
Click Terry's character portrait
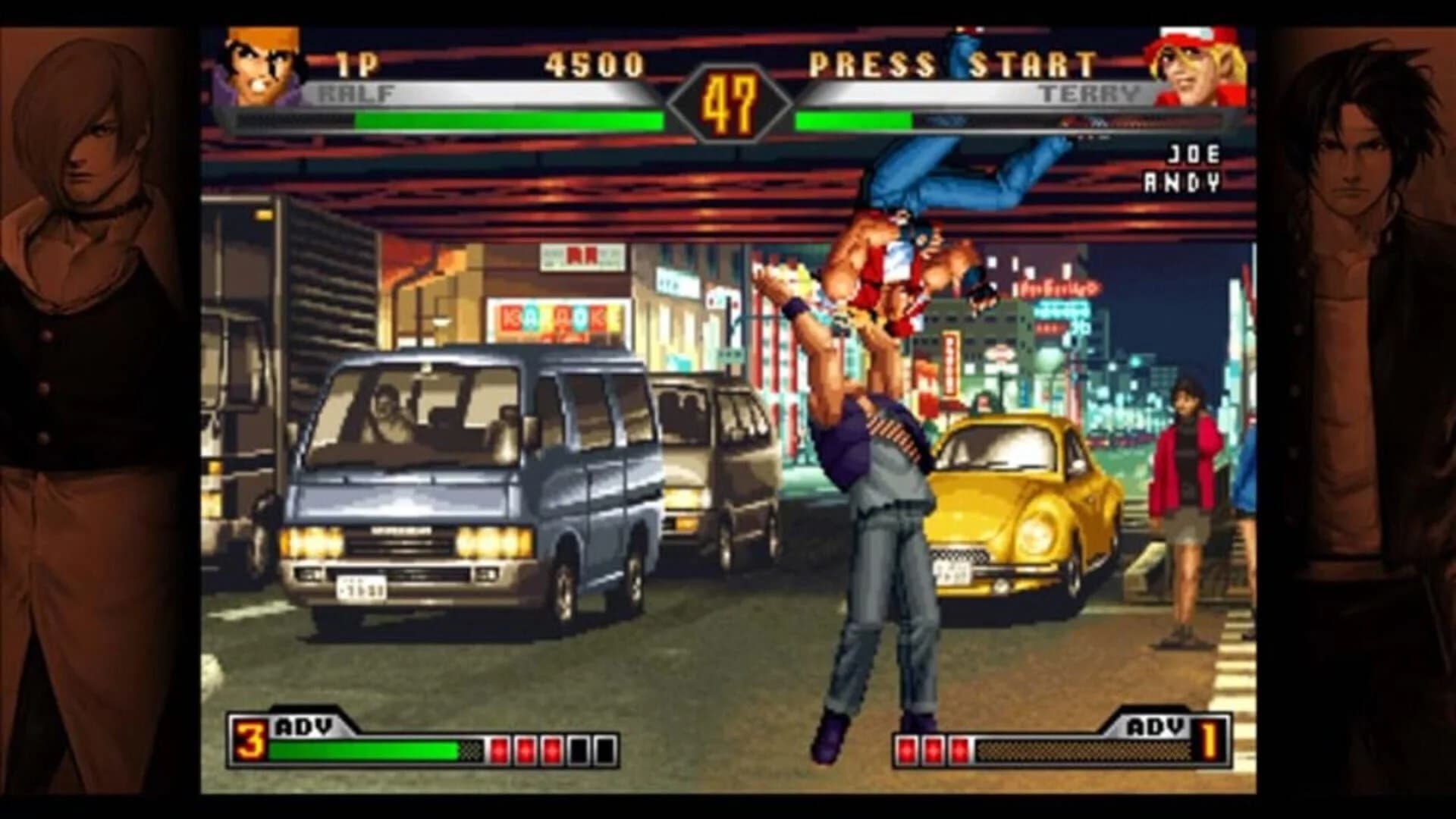(x=1198, y=64)
